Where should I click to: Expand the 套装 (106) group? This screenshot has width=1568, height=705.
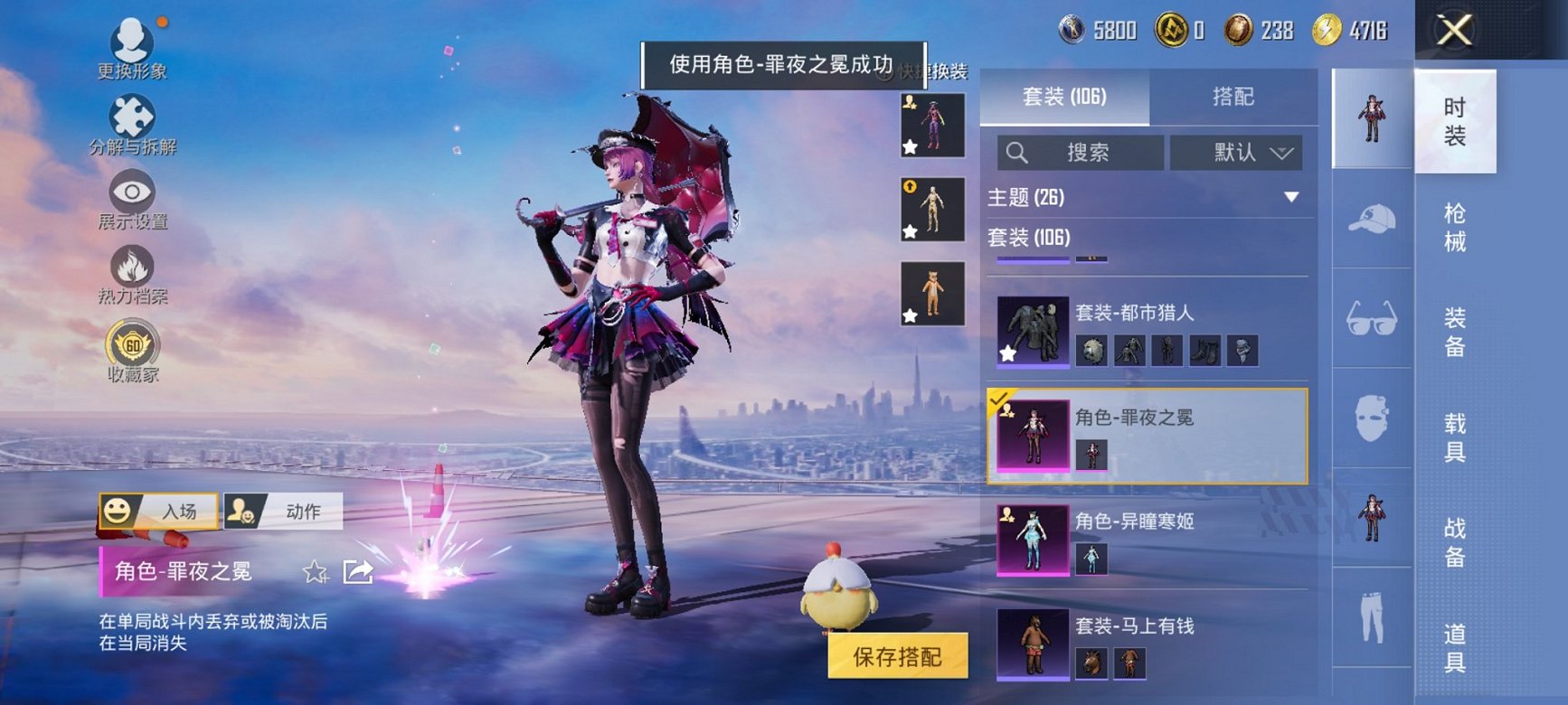[1144, 240]
